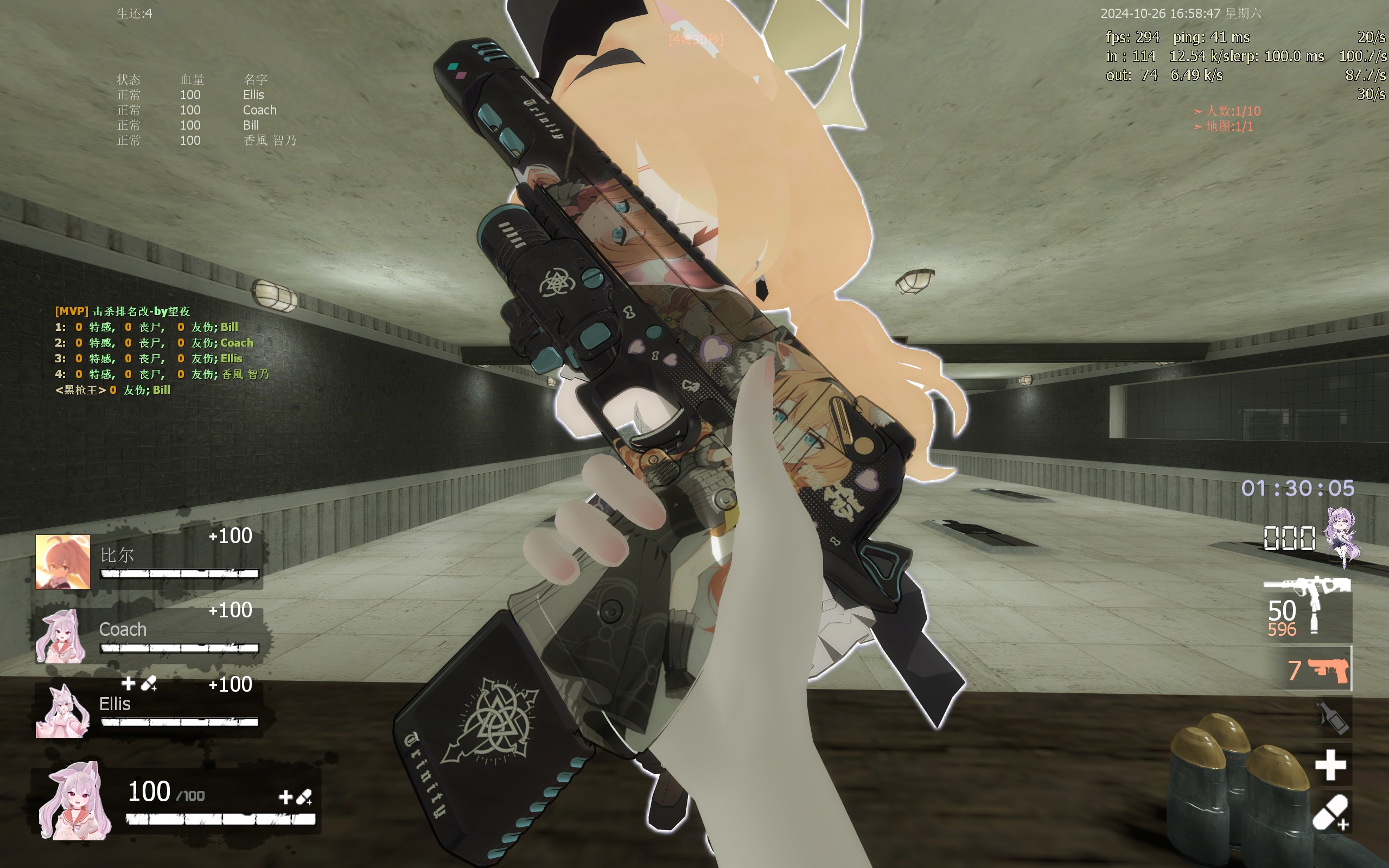Screen dimensions: 1389x868
Task: Click the 黑枪王 friendly-fire line
Action: tap(112, 391)
